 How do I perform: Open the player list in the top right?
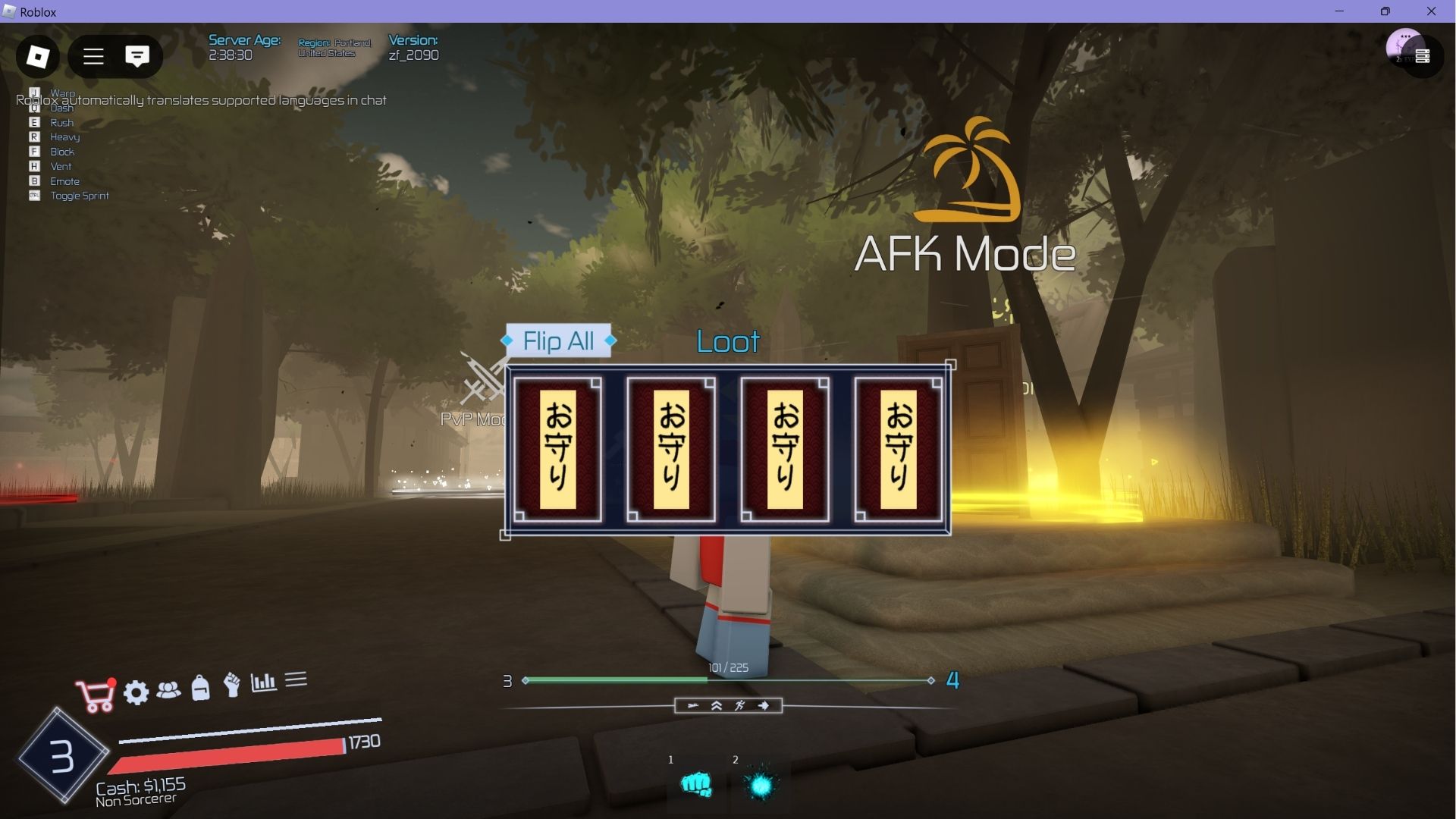pos(1424,55)
